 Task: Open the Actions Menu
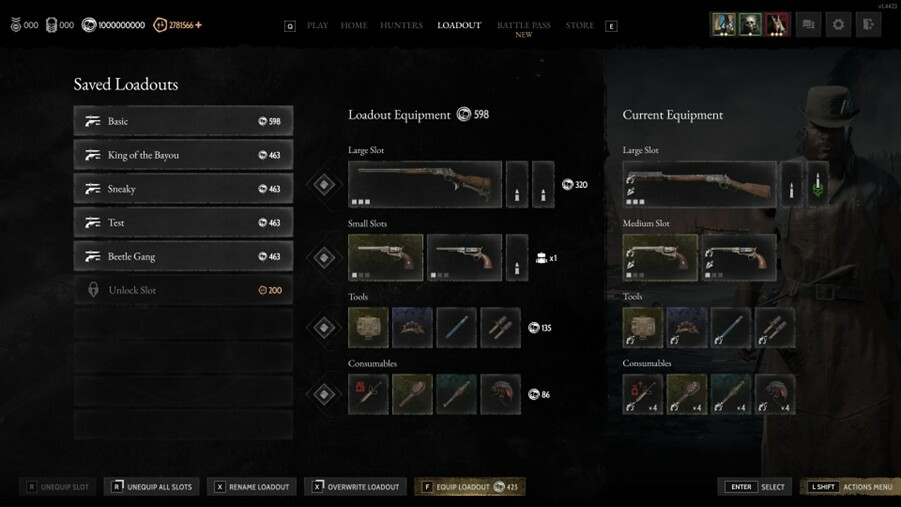point(851,487)
